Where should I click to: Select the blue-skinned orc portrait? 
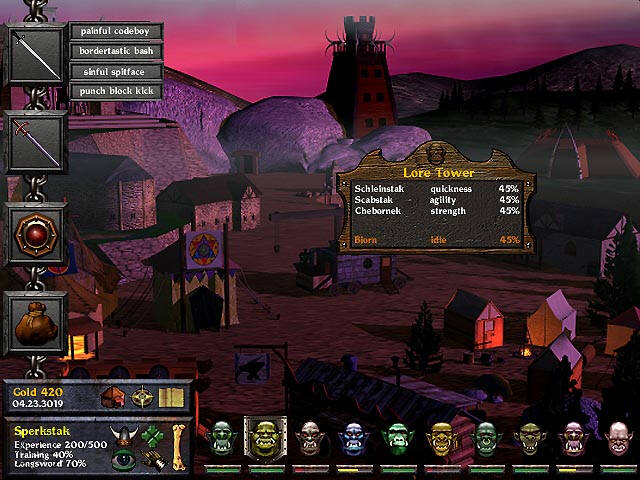[x=353, y=439]
